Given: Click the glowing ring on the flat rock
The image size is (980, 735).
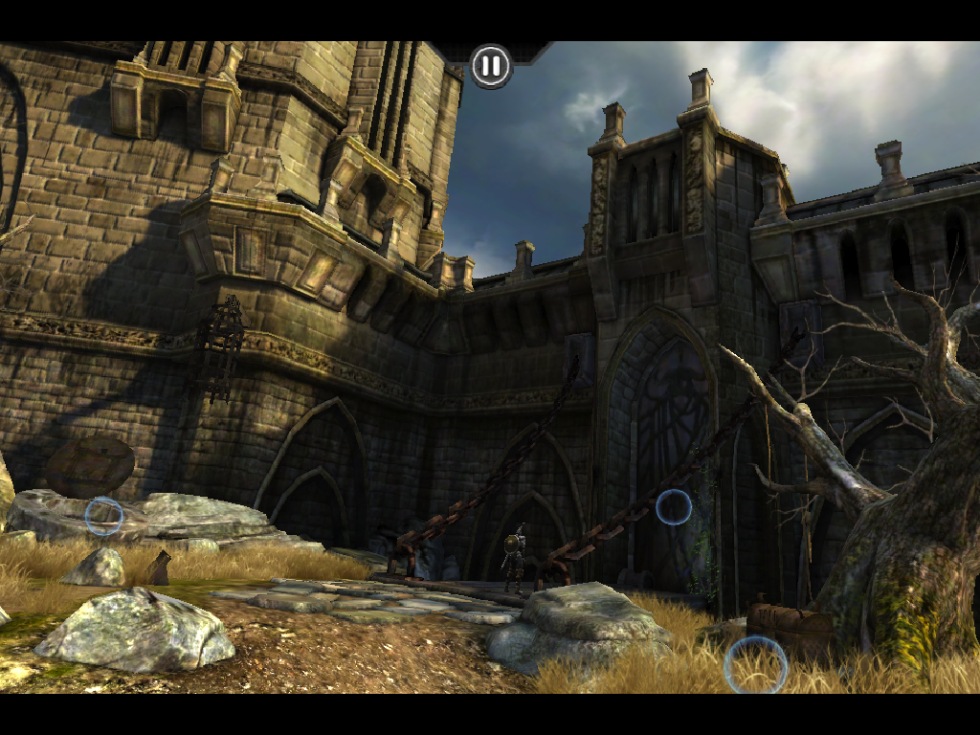Looking at the screenshot, I should (x=104, y=516).
